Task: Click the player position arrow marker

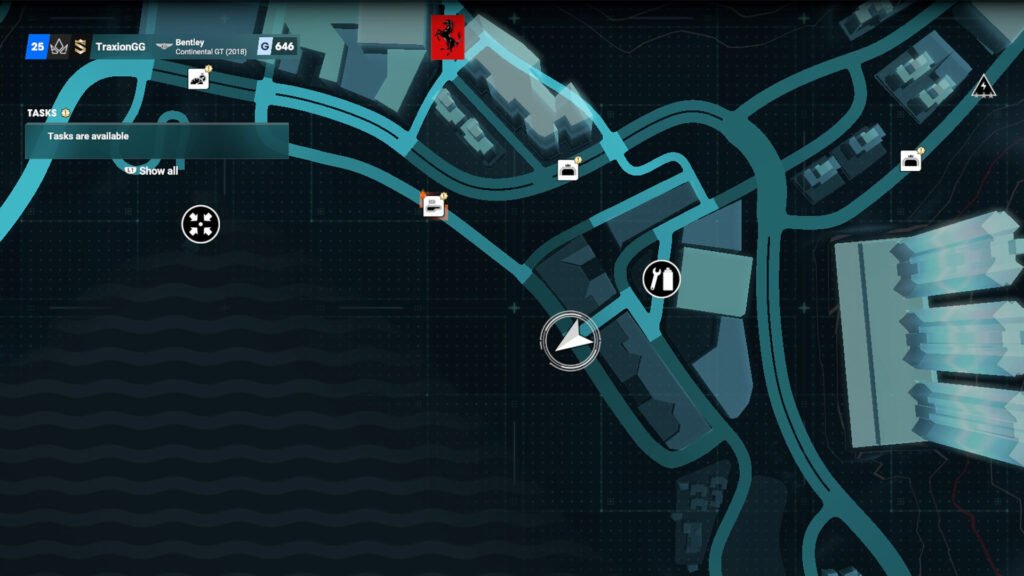Action: 570,339
